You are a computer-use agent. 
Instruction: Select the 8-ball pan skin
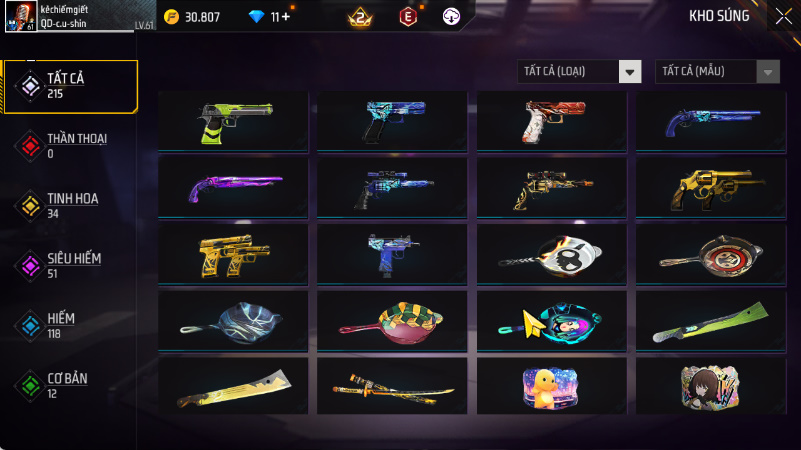pyautogui.click(x=552, y=254)
